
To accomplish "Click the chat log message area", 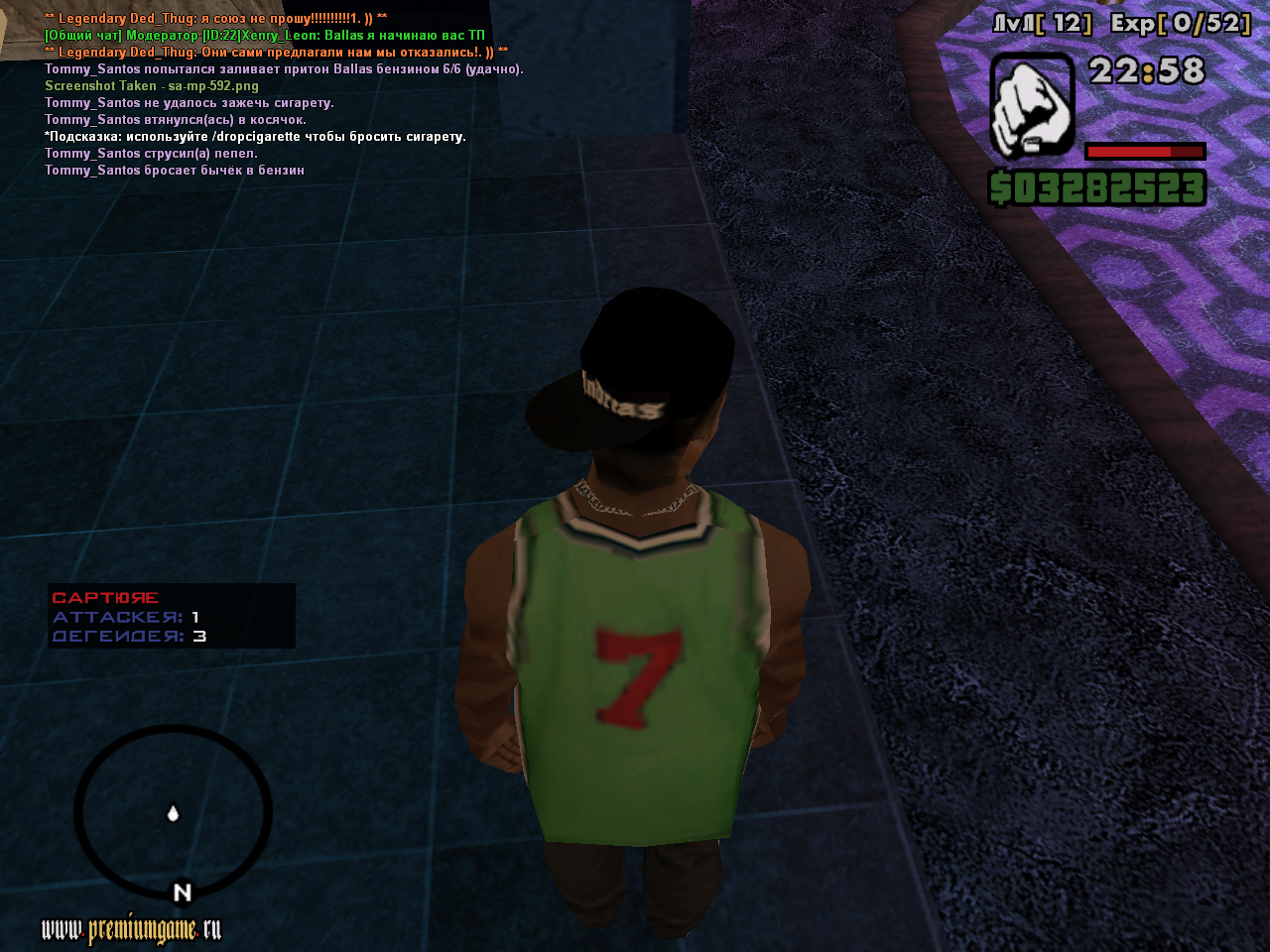I will pos(283,94).
